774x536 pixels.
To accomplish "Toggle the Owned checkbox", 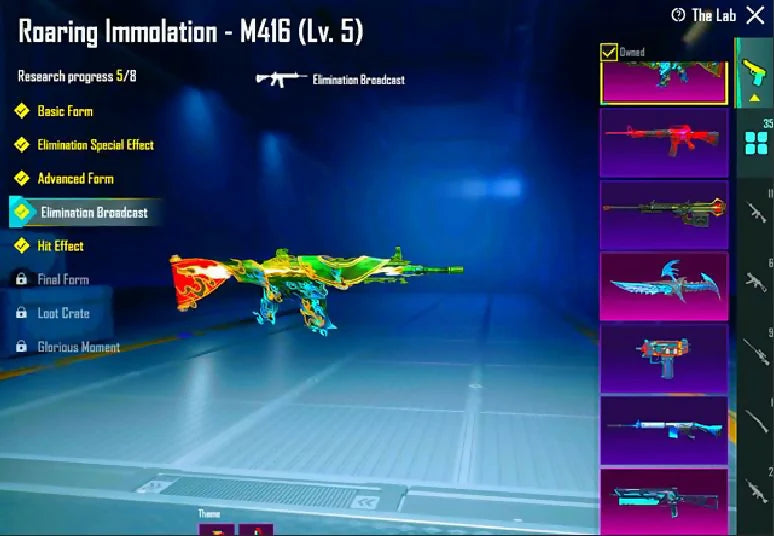I will (x=608, y=52).
